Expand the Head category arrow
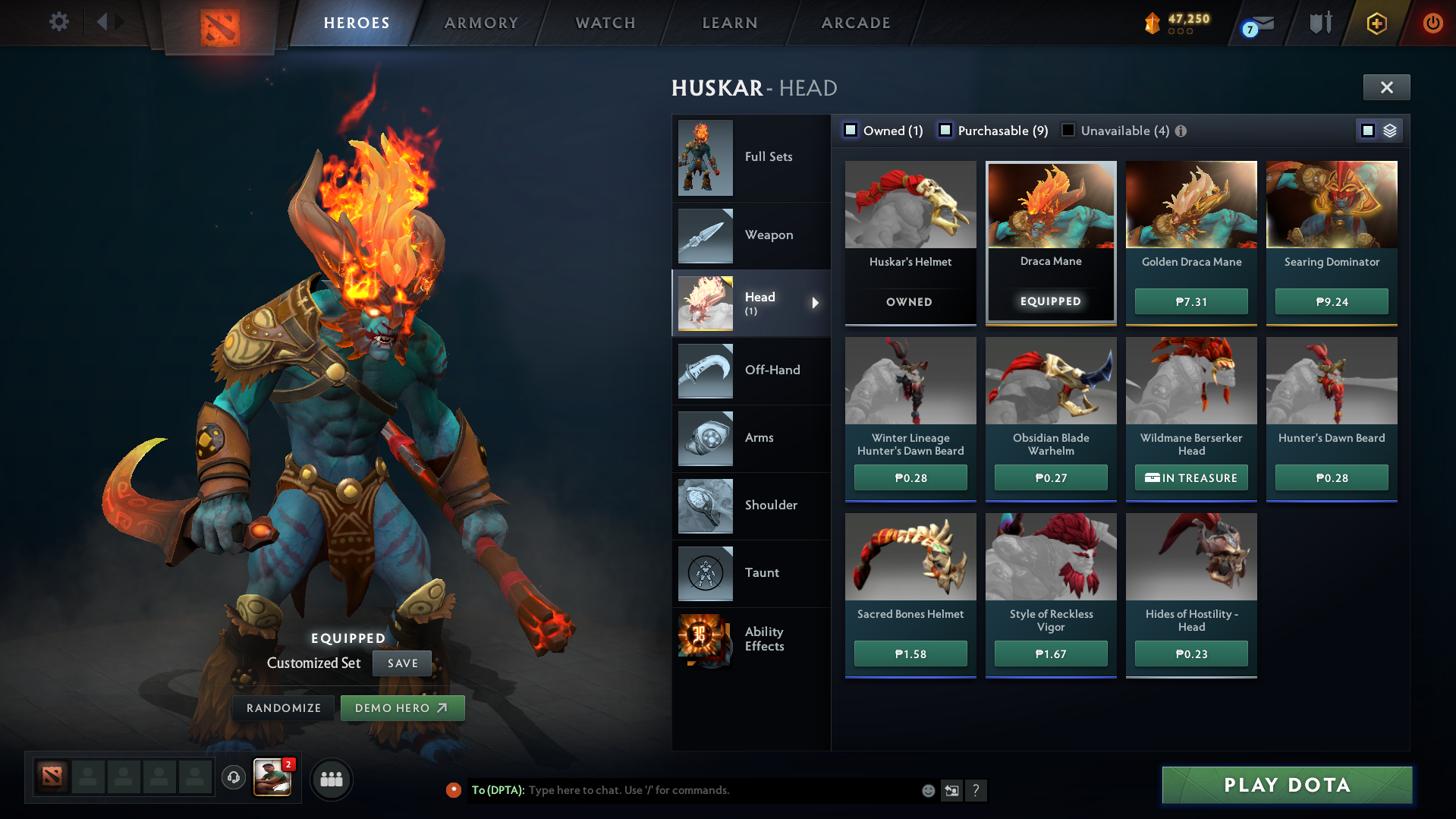Screen dimensions: 1456x819 816,302
